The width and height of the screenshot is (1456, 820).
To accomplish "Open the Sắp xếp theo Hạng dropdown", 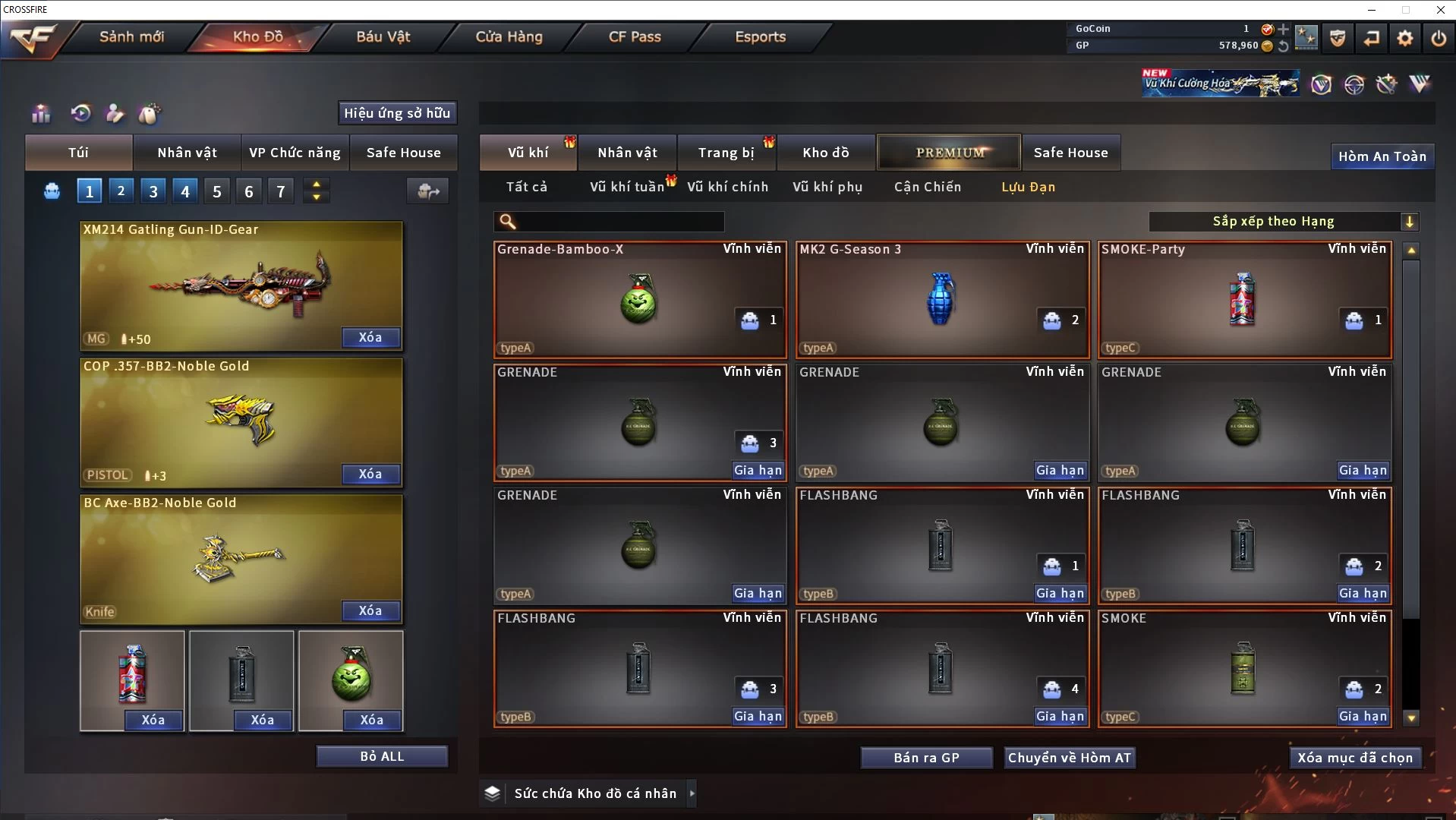I will tap(1282, 222).
